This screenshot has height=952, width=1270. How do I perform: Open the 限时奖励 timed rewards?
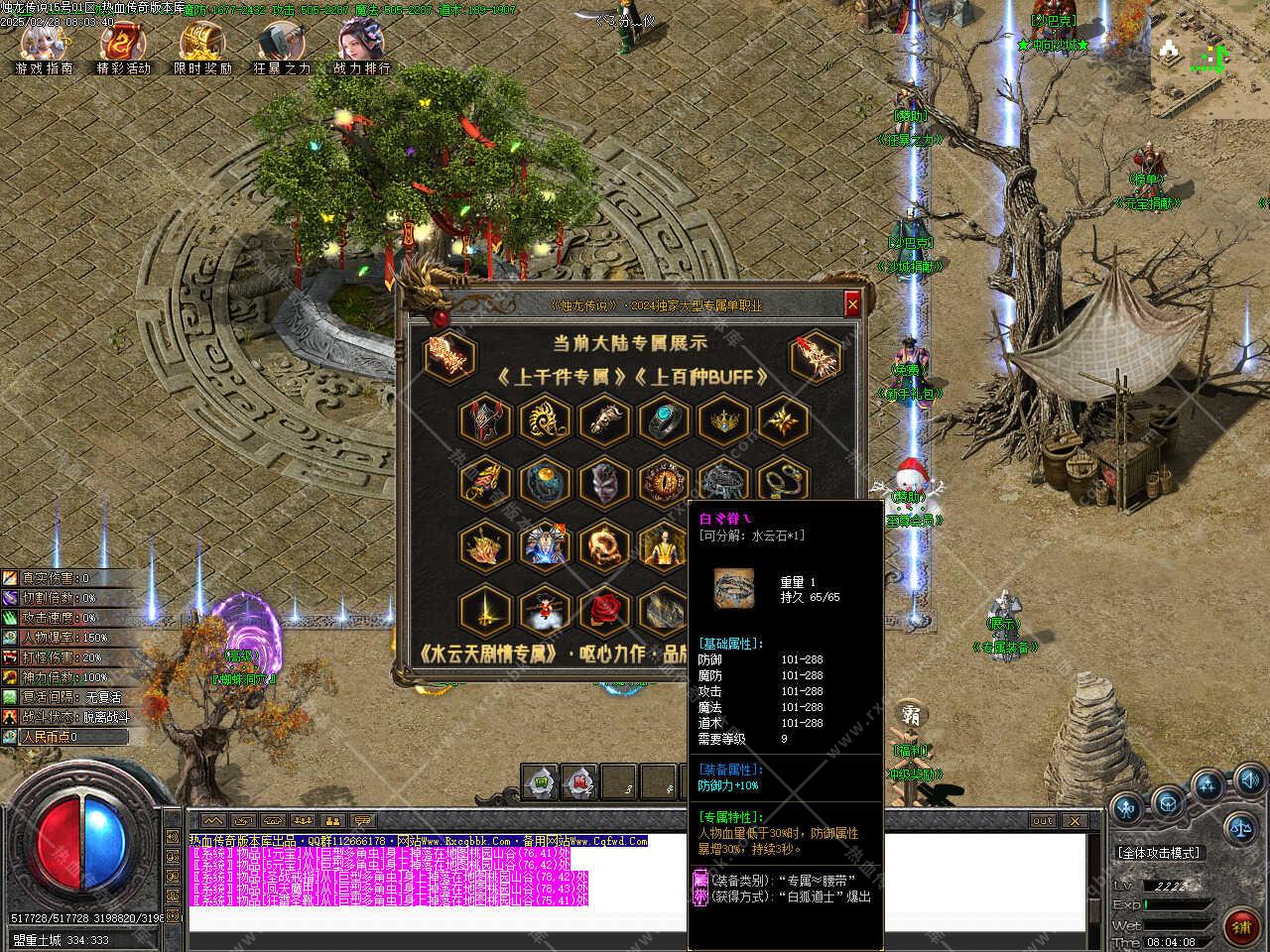click(202, 46)
